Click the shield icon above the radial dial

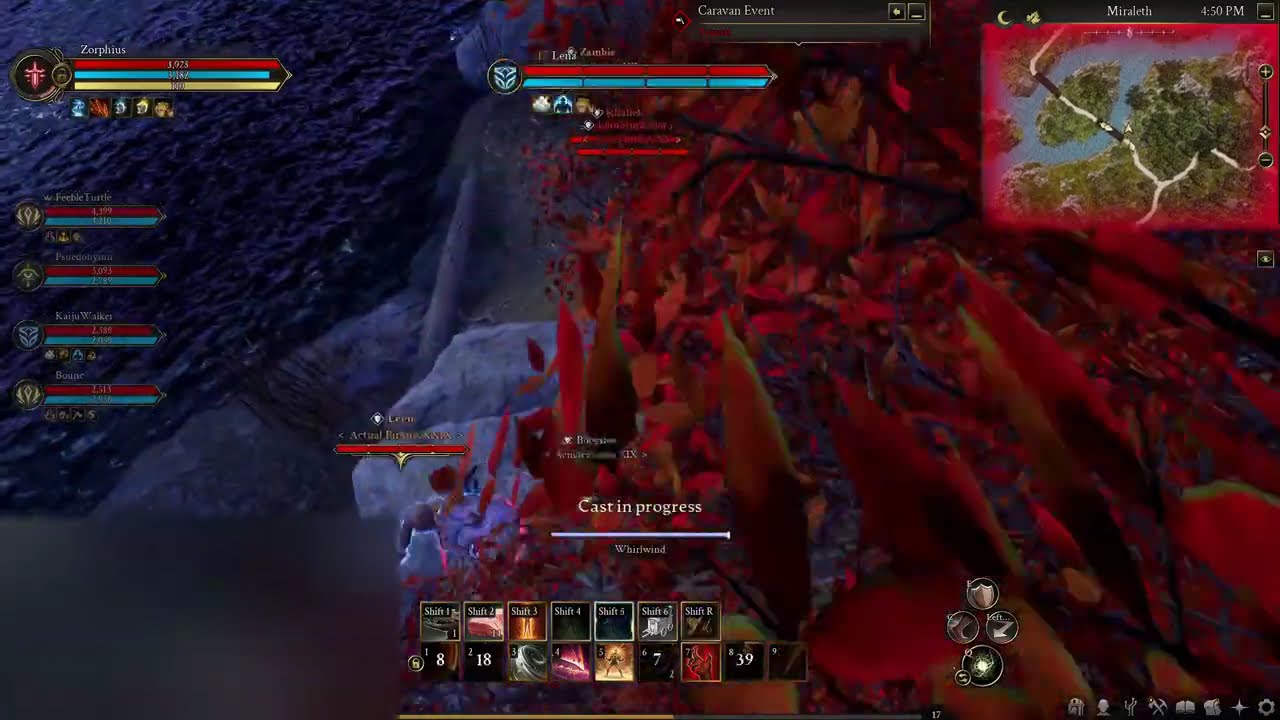pyautogui.click(x=981, y=594)
